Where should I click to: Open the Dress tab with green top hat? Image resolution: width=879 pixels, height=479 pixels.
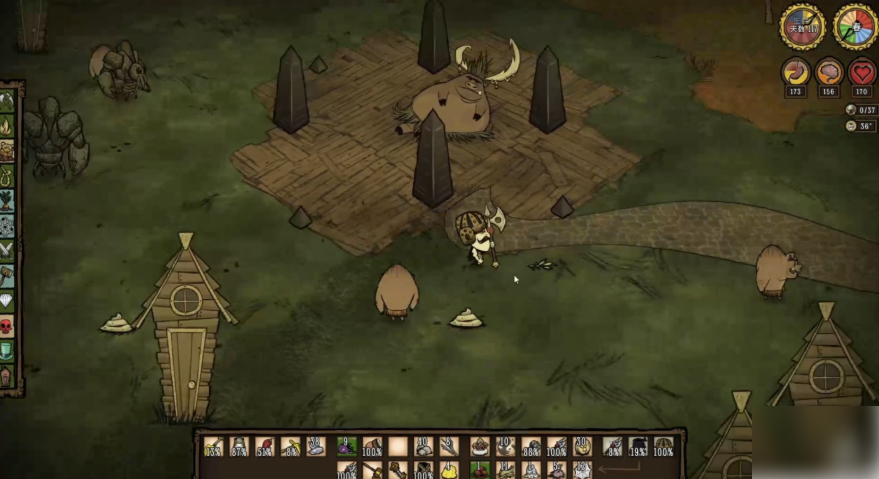[8, 351]
